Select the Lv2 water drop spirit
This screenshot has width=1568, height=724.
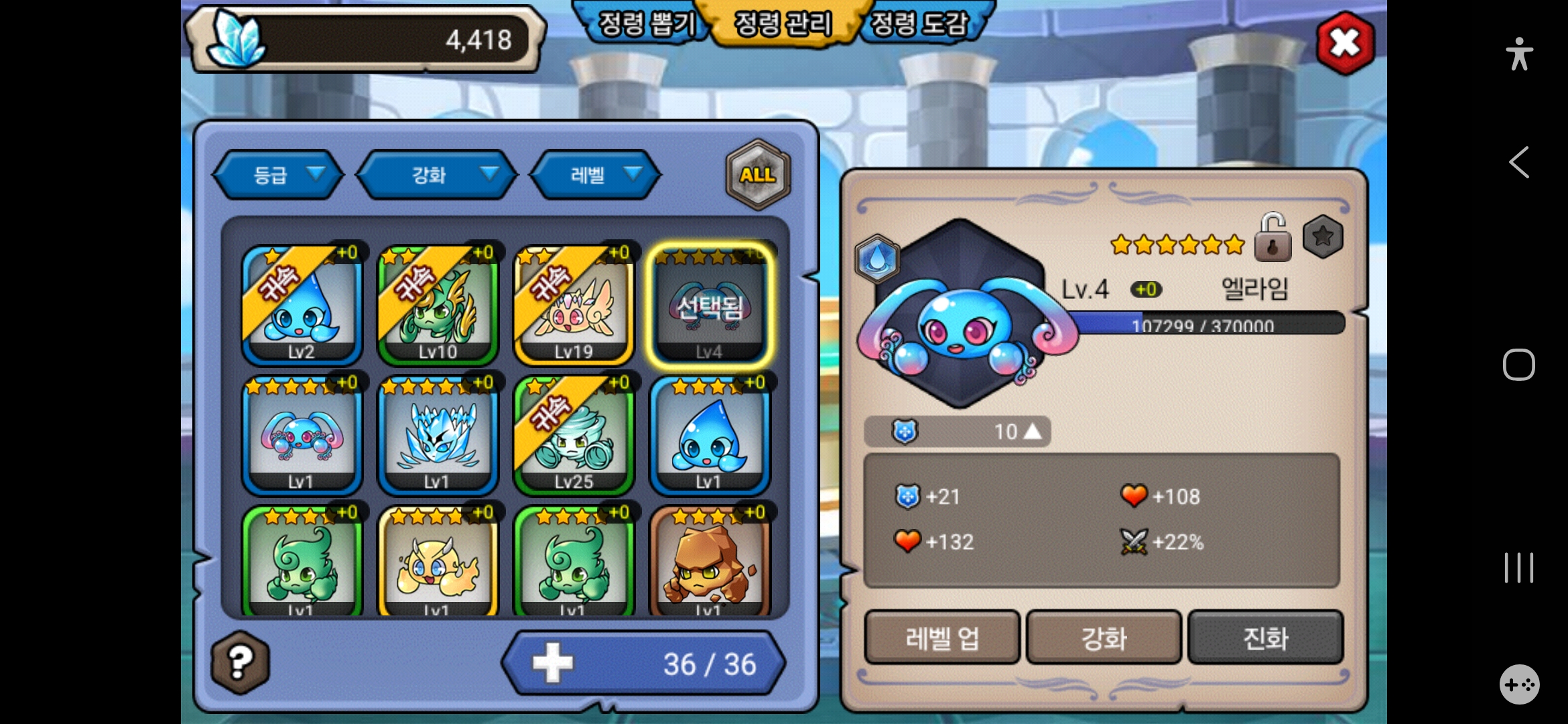302,305
